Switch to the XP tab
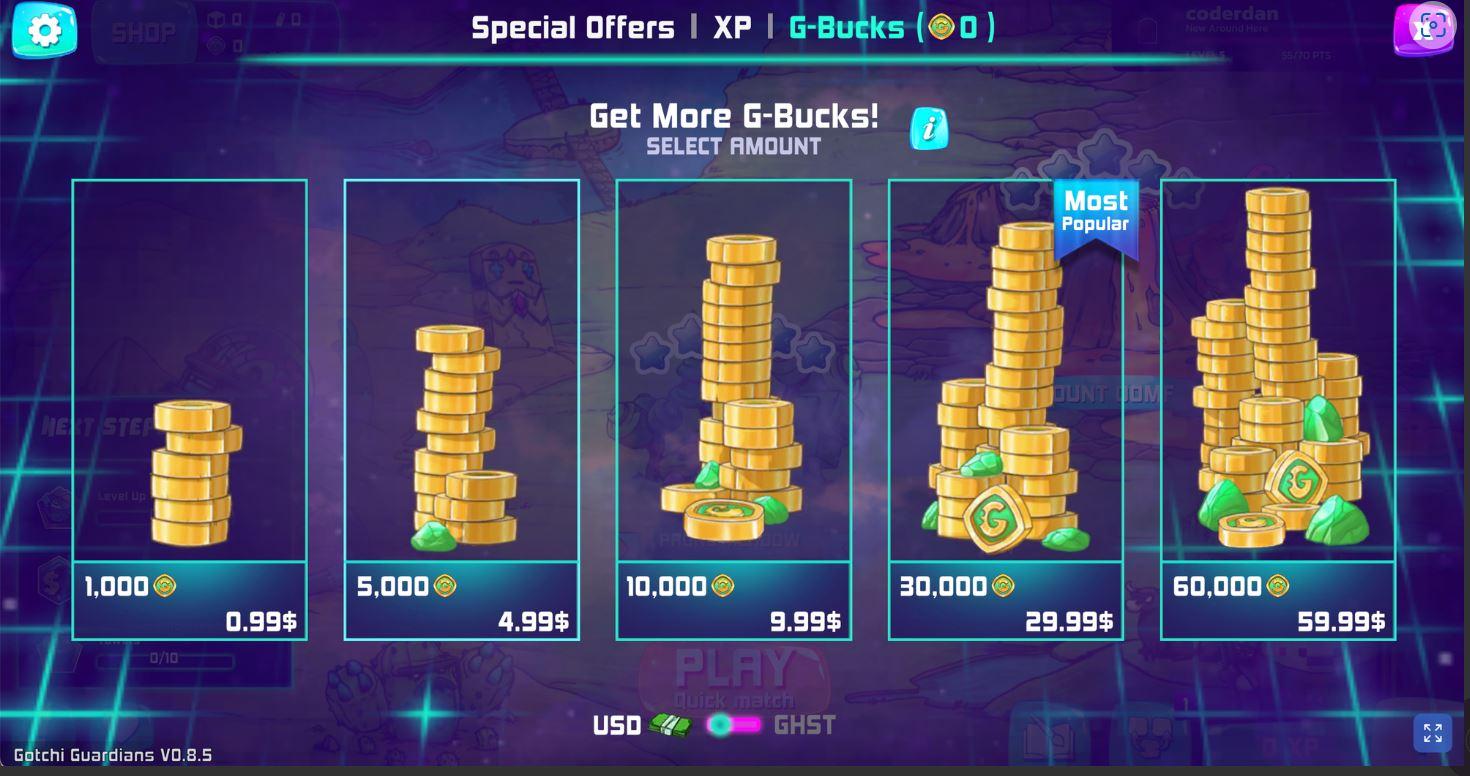Screen dimensions: 1470x776 point(732,28)
